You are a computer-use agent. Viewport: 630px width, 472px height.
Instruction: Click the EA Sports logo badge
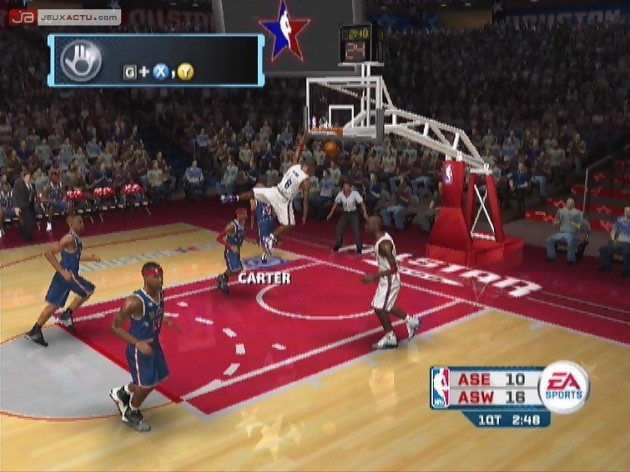(x=564, y=387)
